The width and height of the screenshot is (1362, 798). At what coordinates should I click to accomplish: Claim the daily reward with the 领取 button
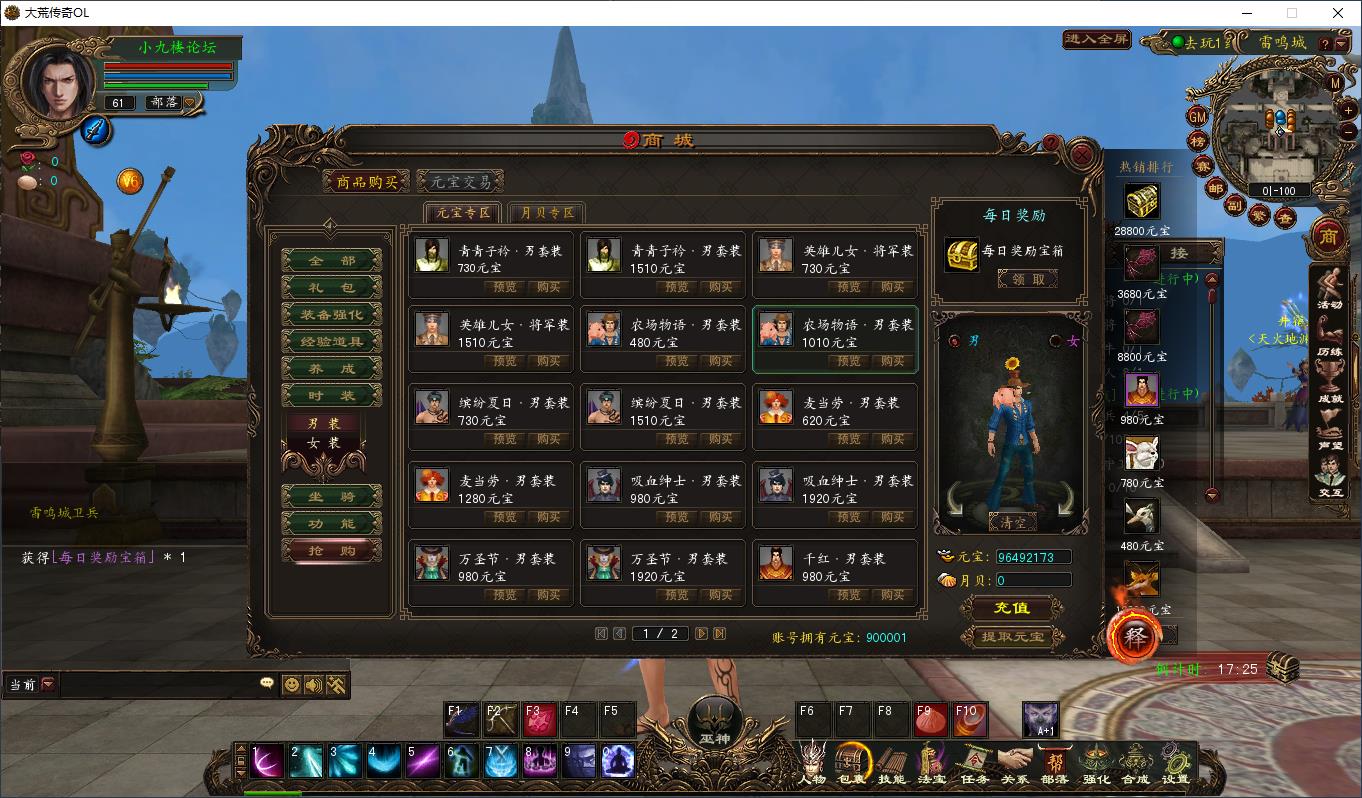(1029, 278)
